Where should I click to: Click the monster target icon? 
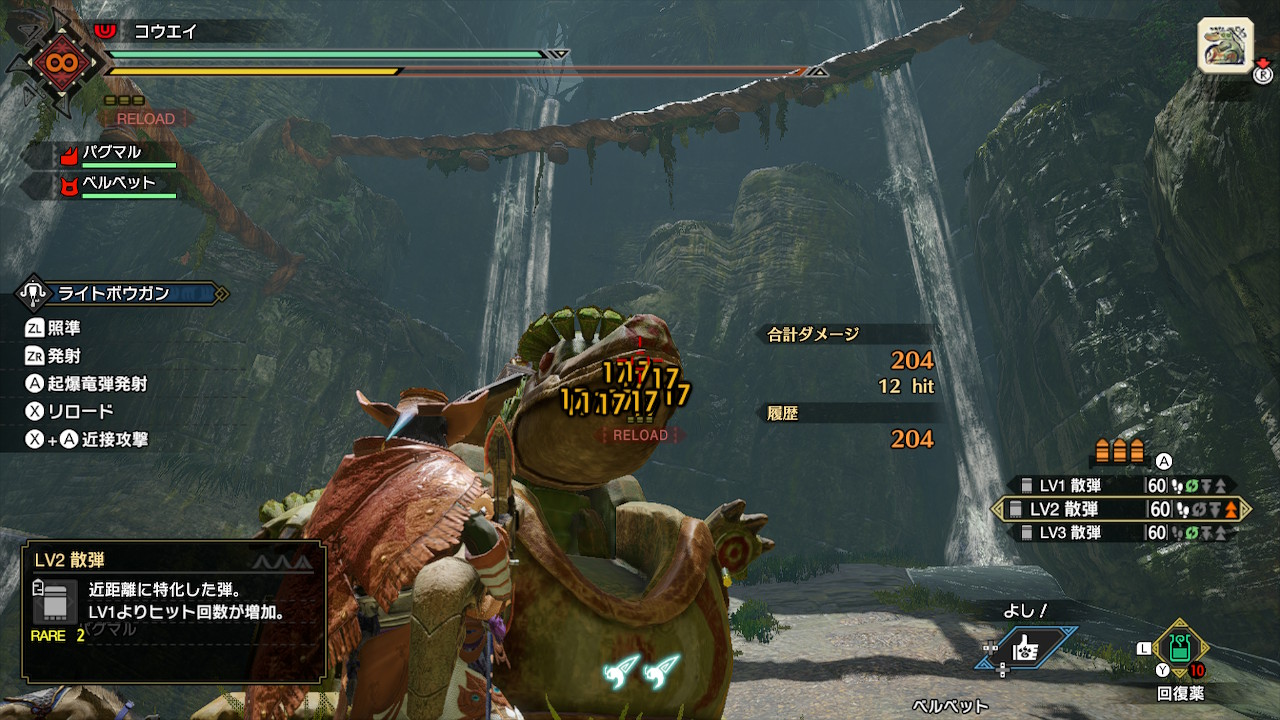point(1225,46)
